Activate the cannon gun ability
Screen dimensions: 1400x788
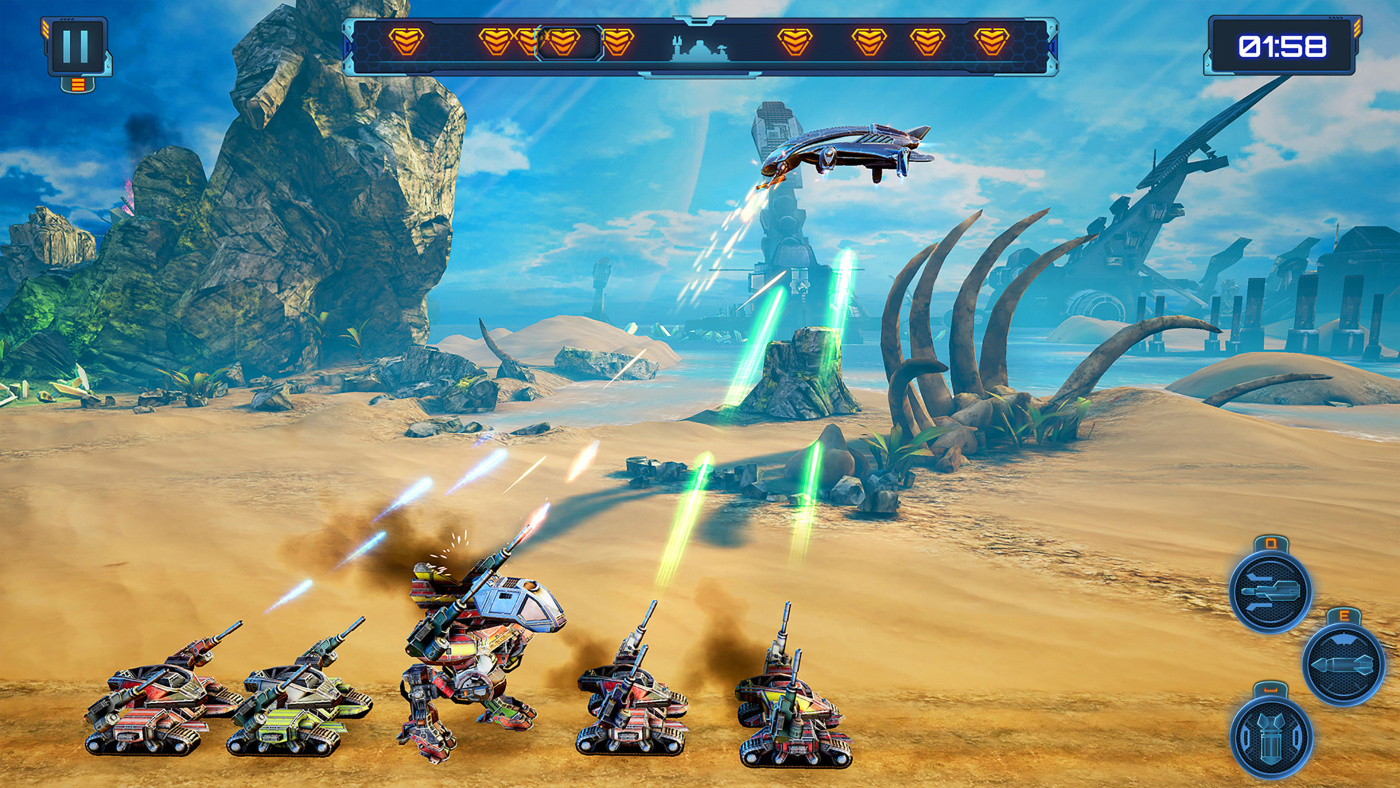1270,592
